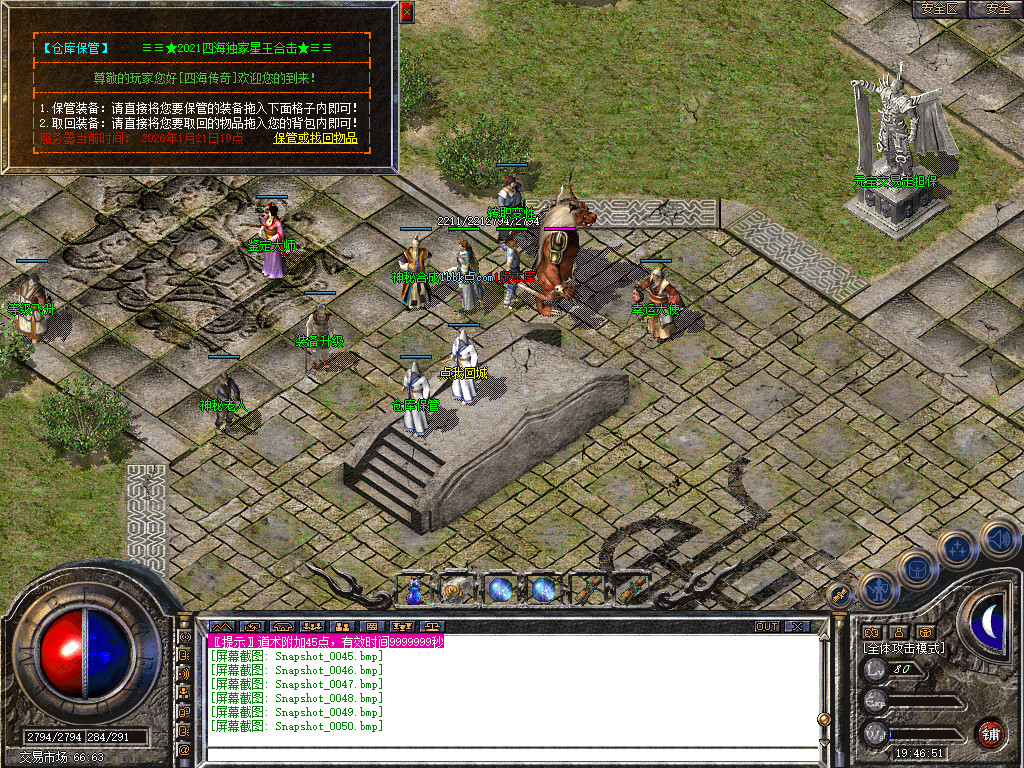Click the 全体攻击模式 attack mode label
Screen dimensions: 1024x768
click(x=904, y=648)
